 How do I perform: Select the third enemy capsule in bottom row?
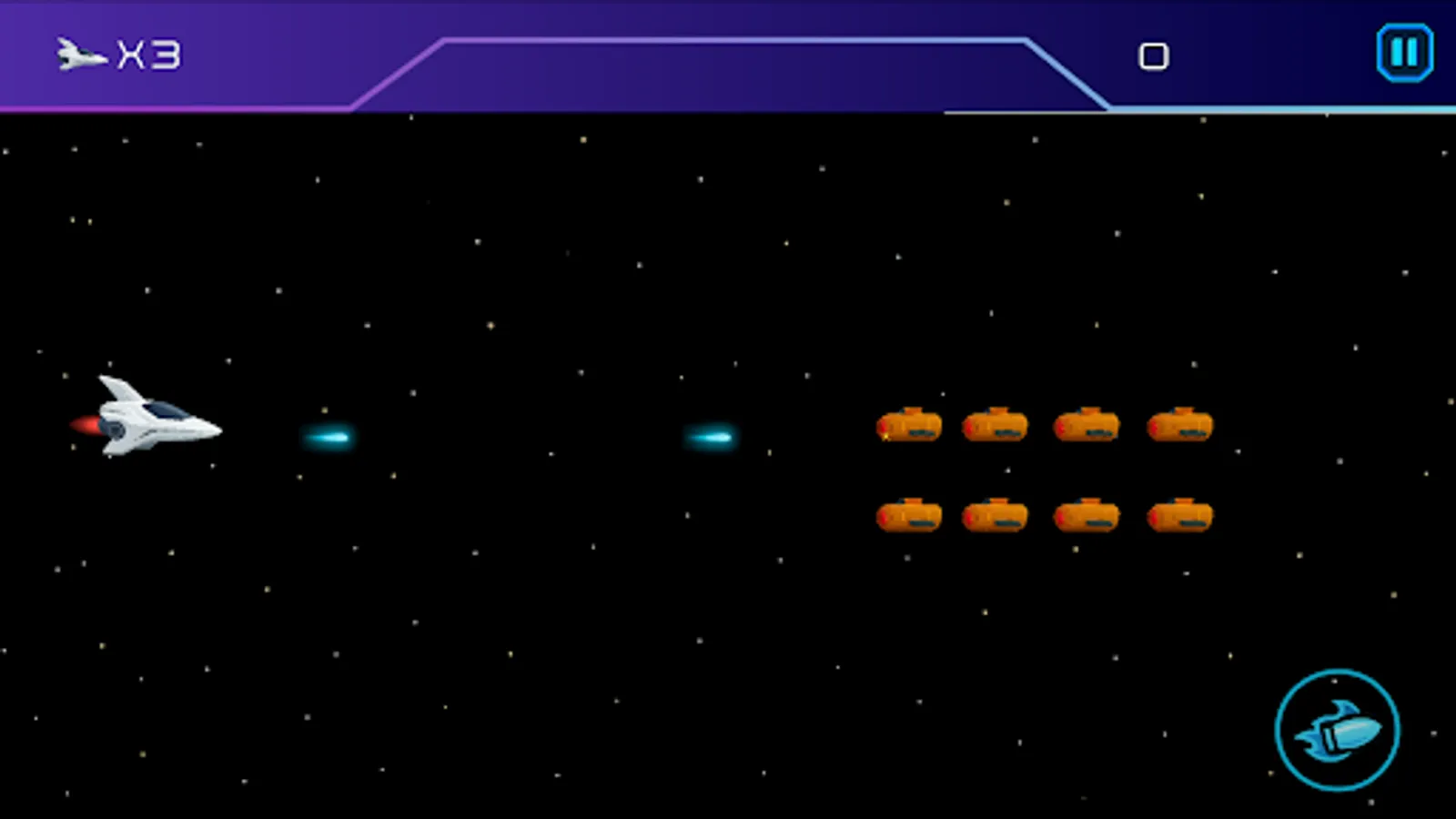tap(1088, 514)
